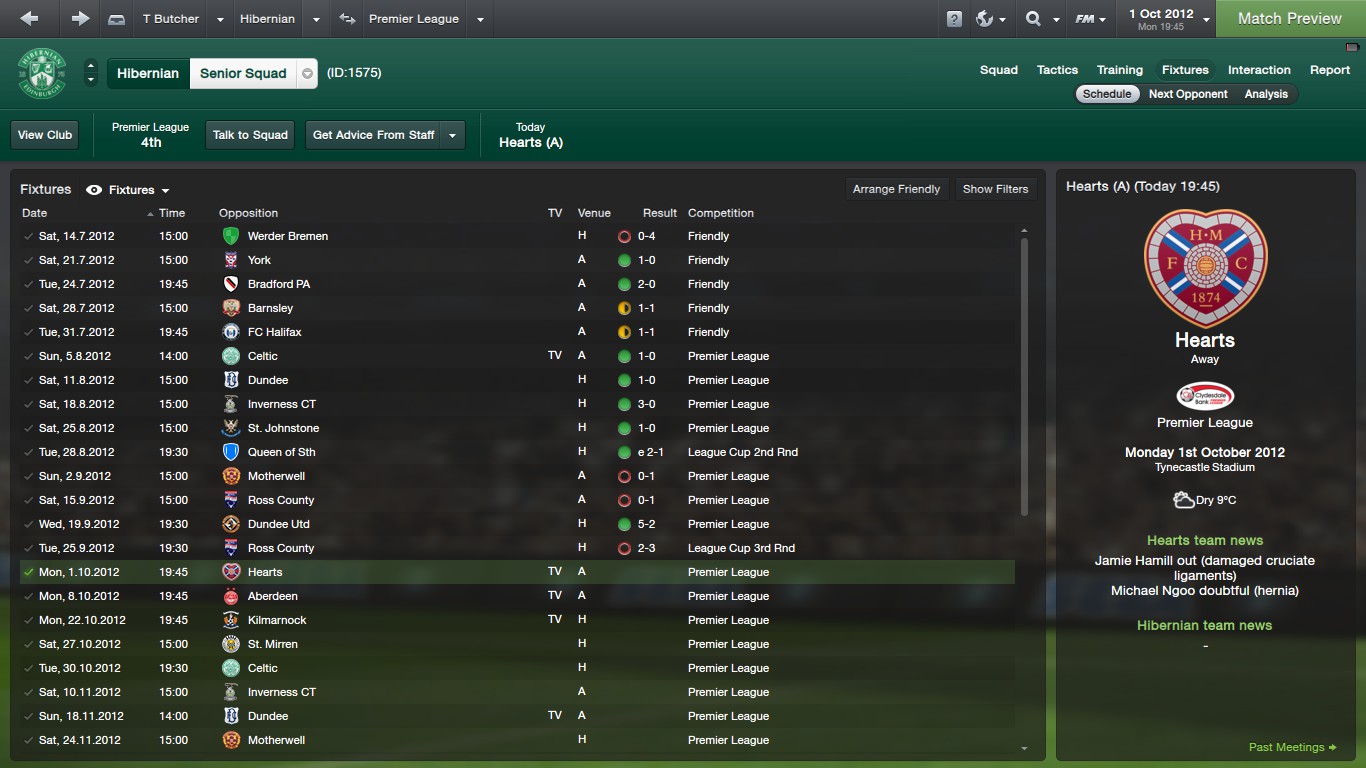Screen dimensions: 1366x768
Task: Open the Squad section
Action: (x=998, y=70)
